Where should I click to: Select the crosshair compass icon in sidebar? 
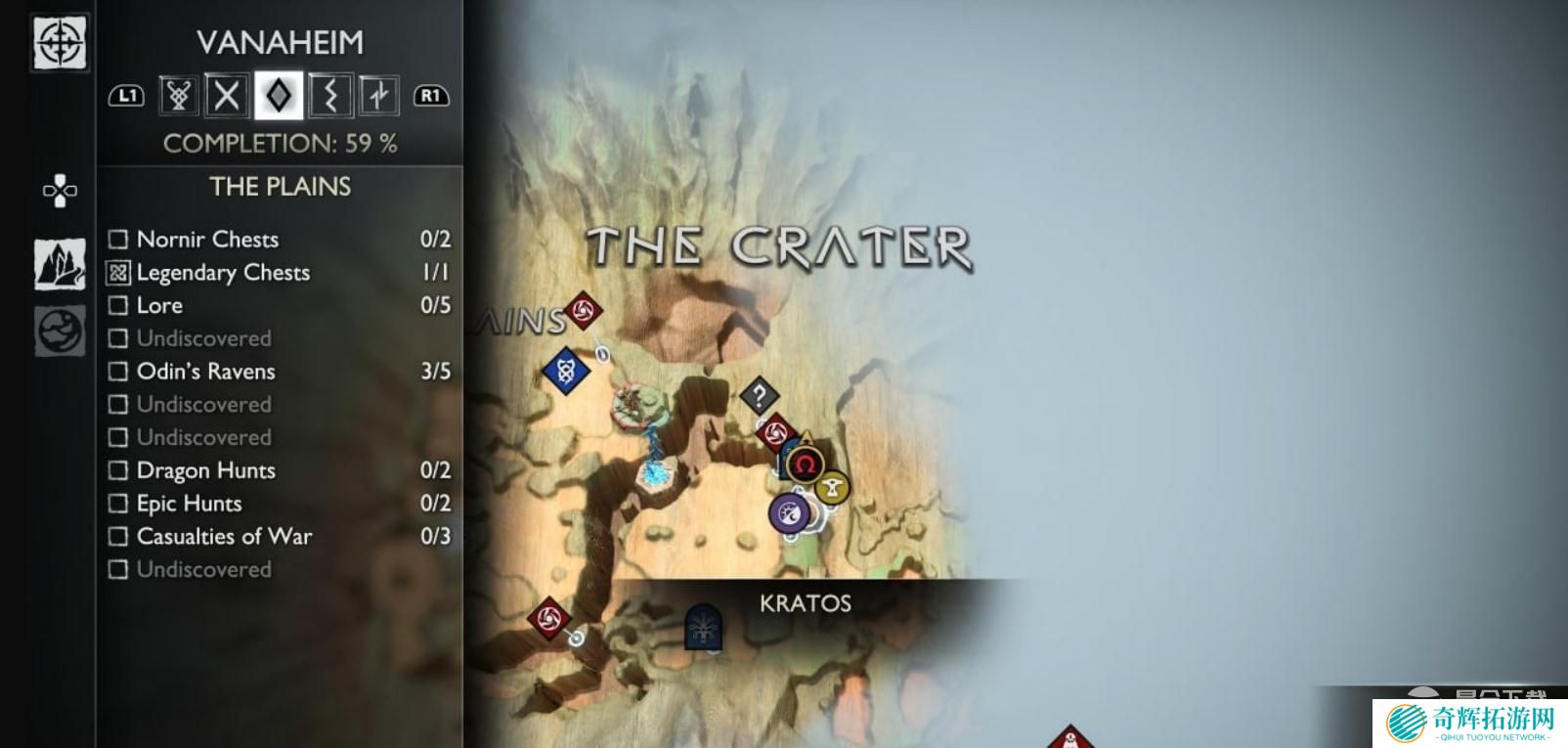click(x=60, y=43)
